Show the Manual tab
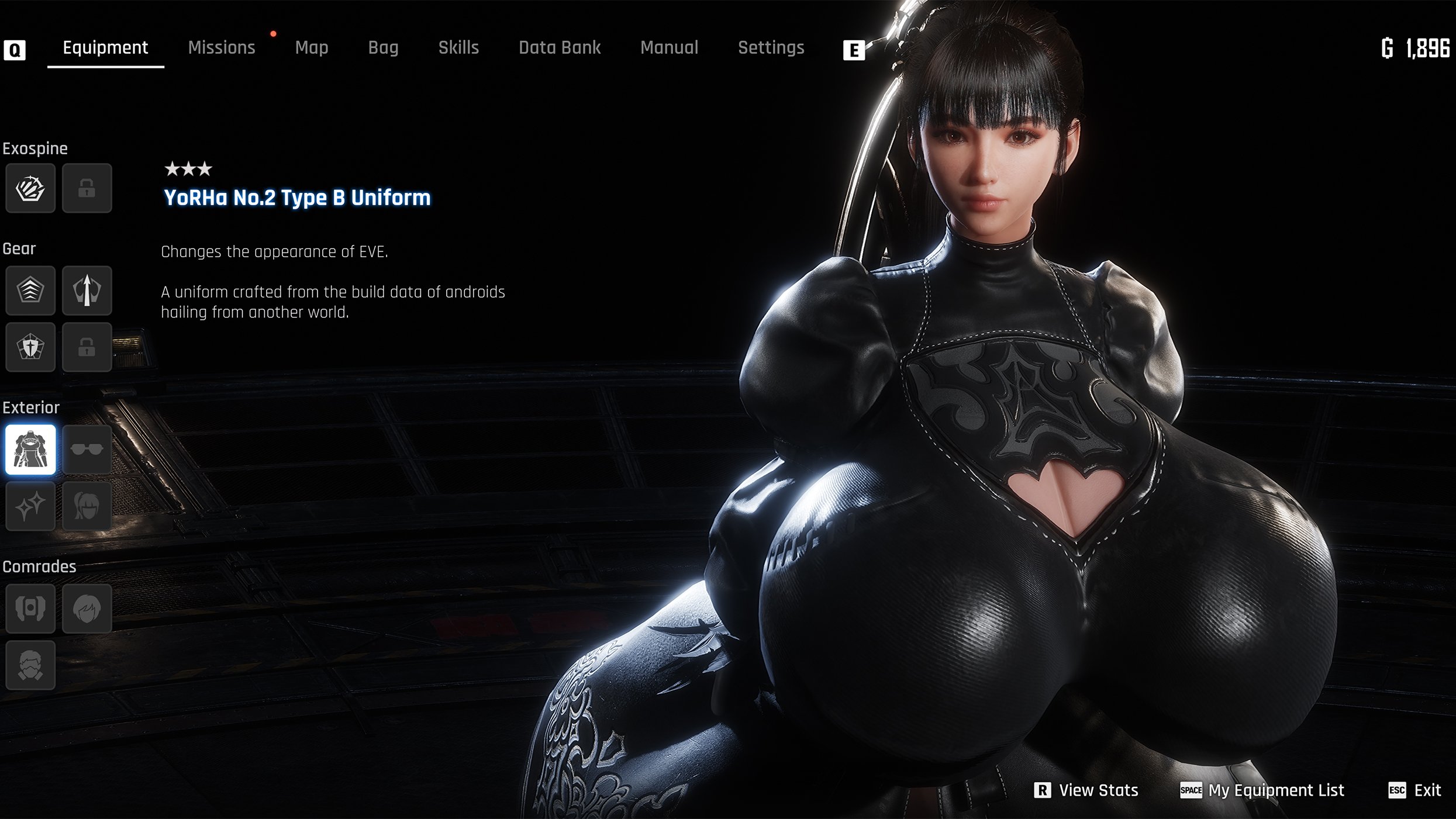The image size is (1456, 819). pos(669,48)
